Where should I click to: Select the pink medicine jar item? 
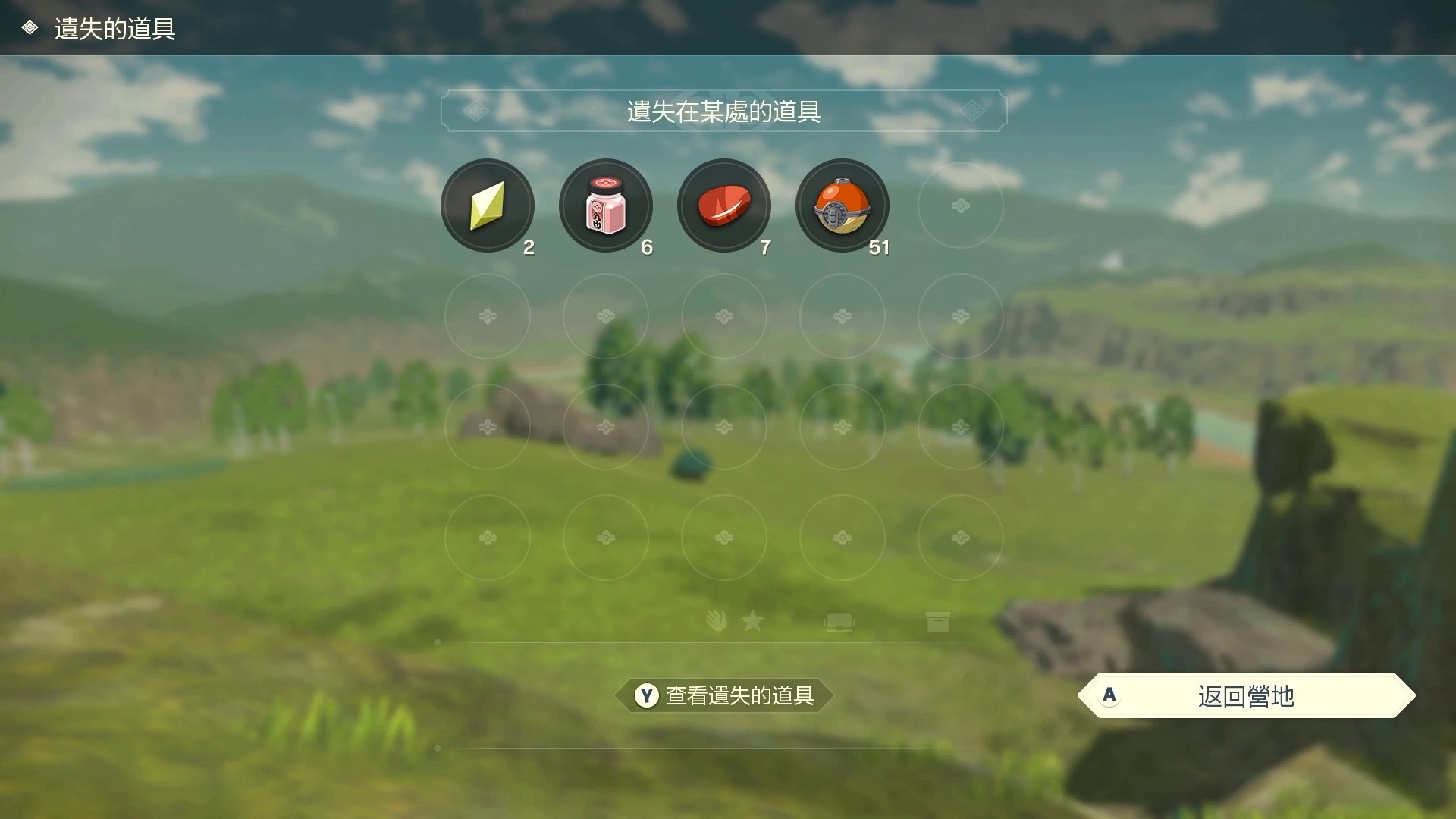click(606, 206)
